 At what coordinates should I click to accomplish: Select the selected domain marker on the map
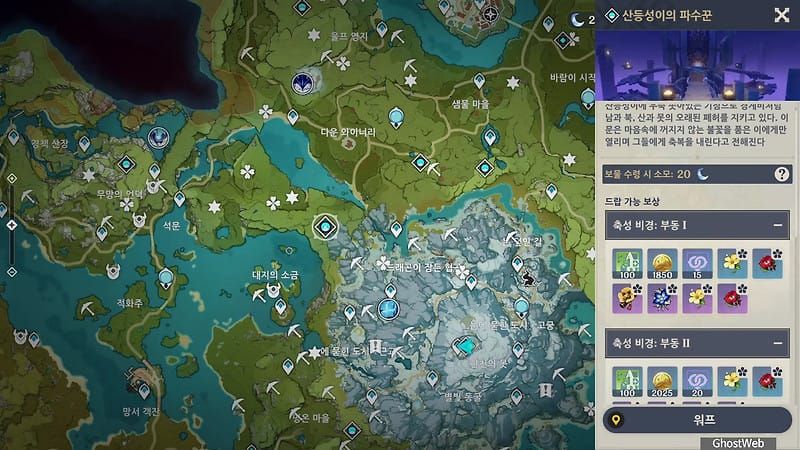(324, 227)
